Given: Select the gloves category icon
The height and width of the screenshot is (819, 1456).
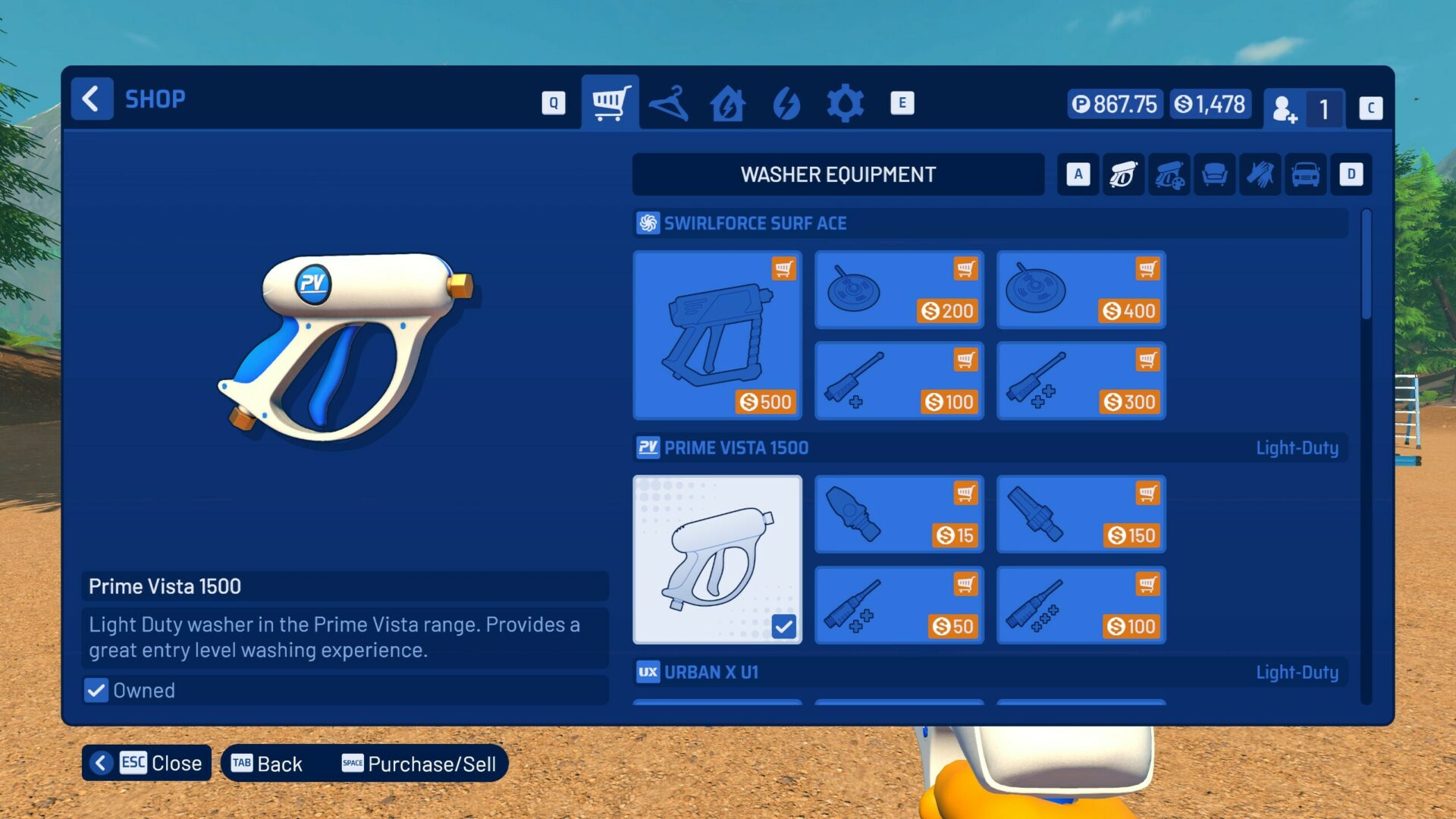Looking at the screenshot, I should [1260, 174].
